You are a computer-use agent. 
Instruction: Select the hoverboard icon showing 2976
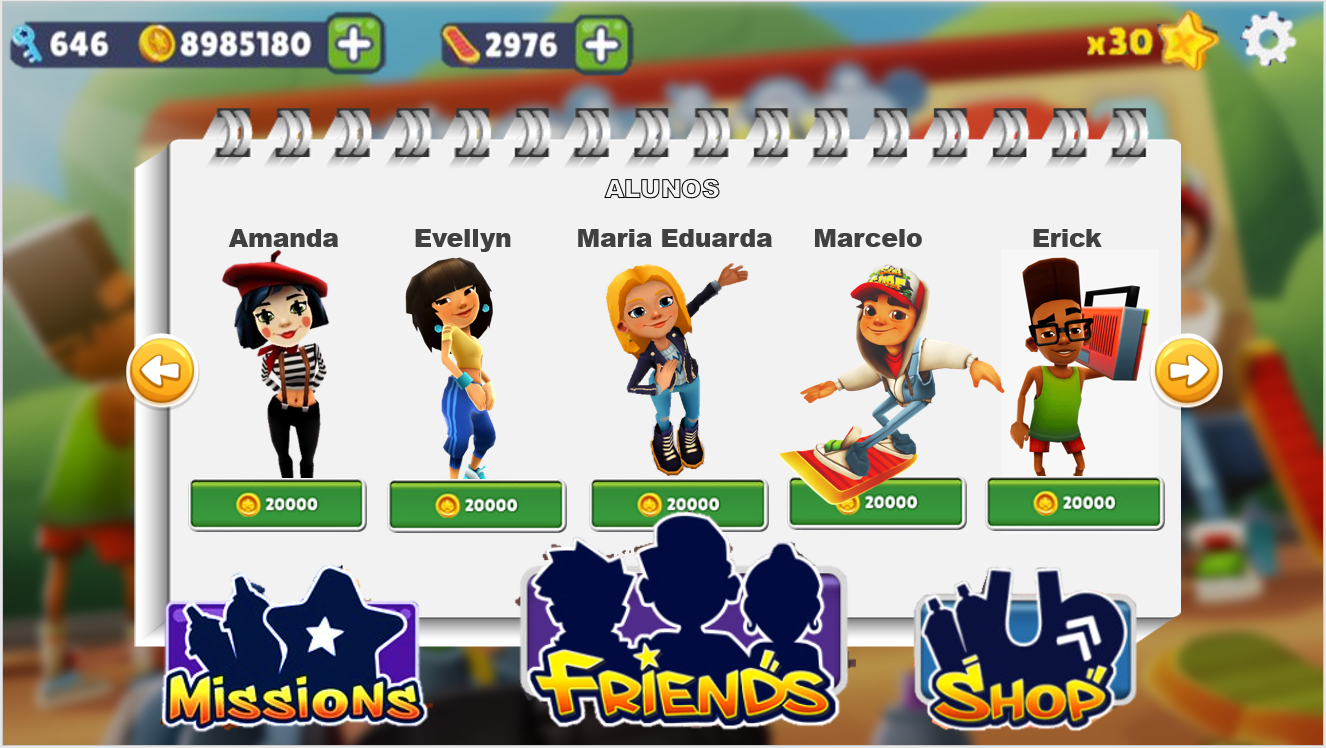click(460, 41)
